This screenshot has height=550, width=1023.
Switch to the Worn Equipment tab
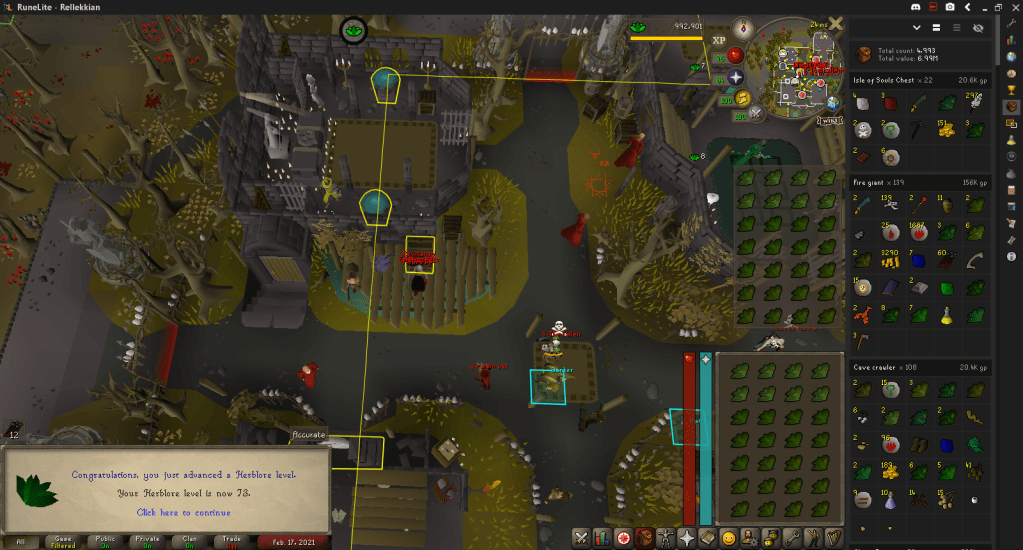coord(666,538)
